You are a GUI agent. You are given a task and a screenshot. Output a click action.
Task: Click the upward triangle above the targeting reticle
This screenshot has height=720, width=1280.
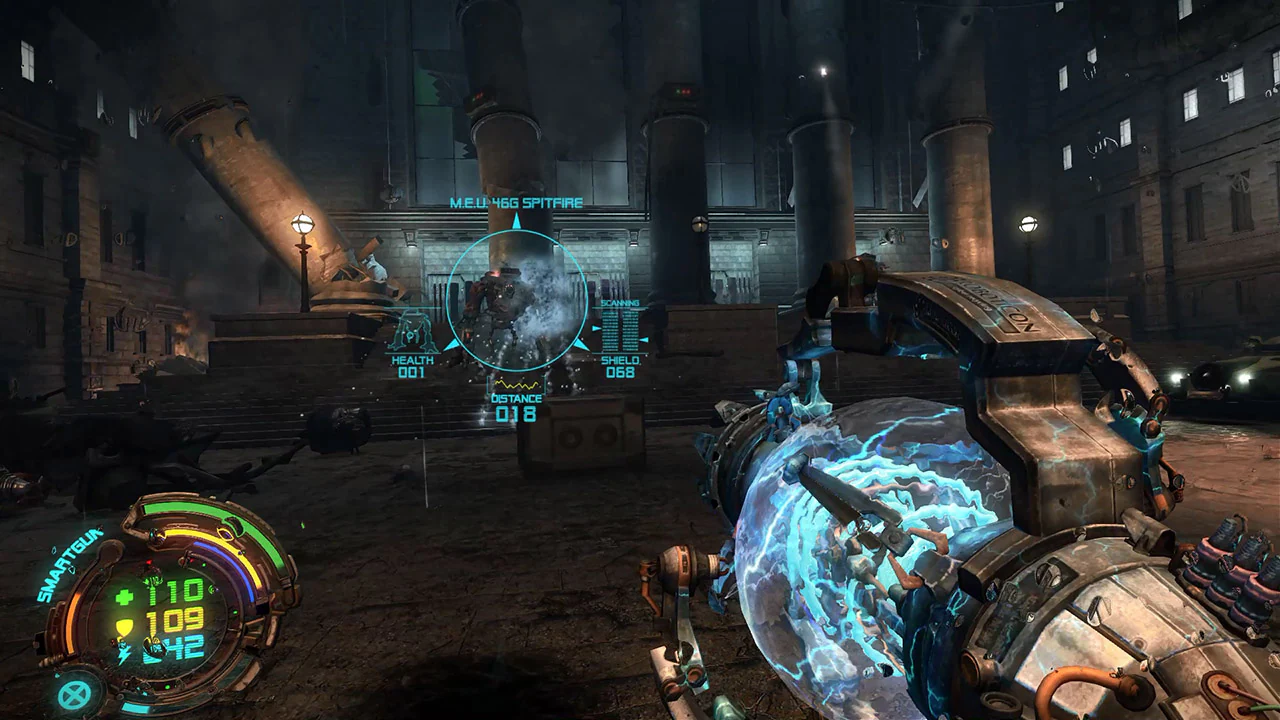pos(515,222)
